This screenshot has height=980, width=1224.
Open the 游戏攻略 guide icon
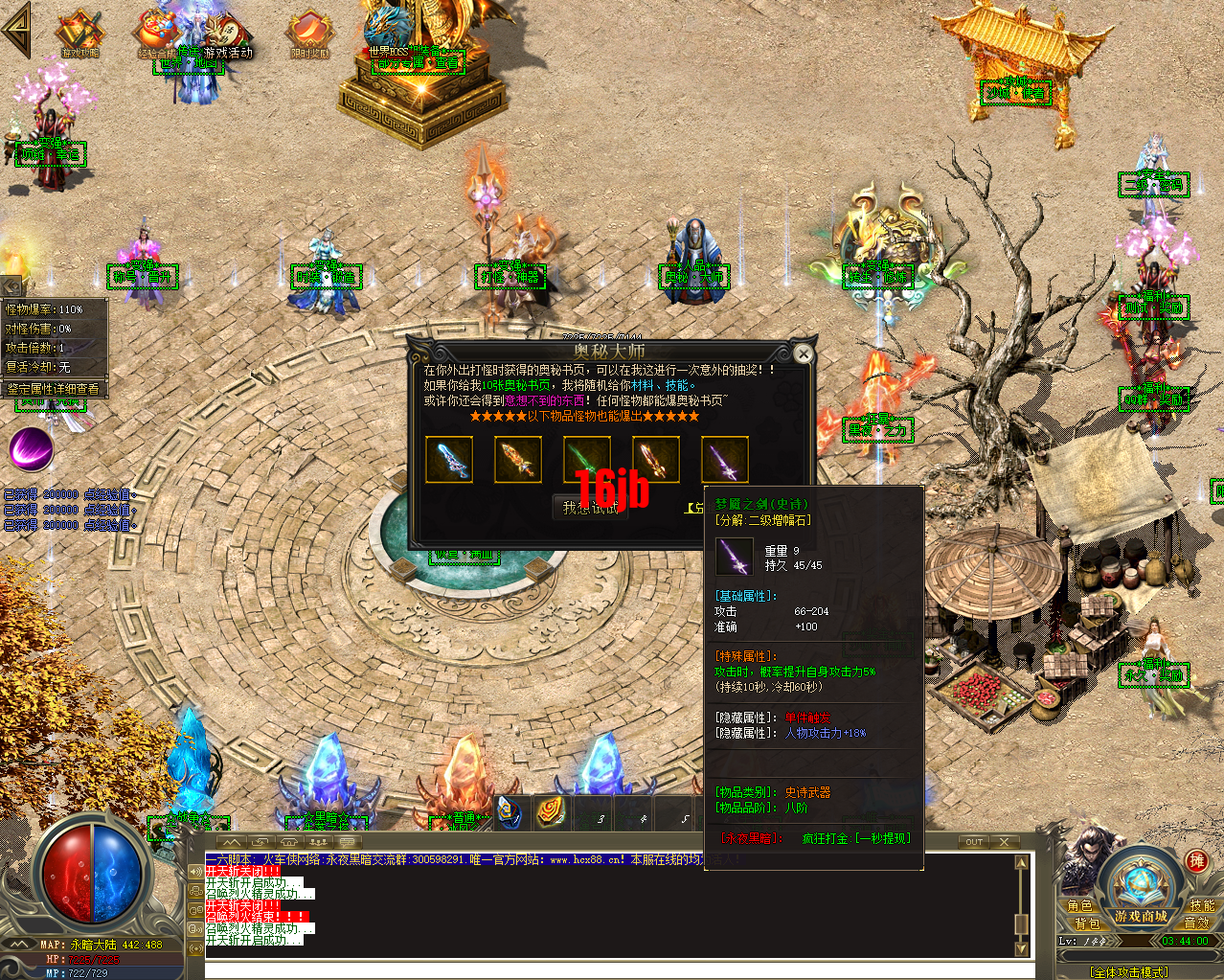coord(80,34)
